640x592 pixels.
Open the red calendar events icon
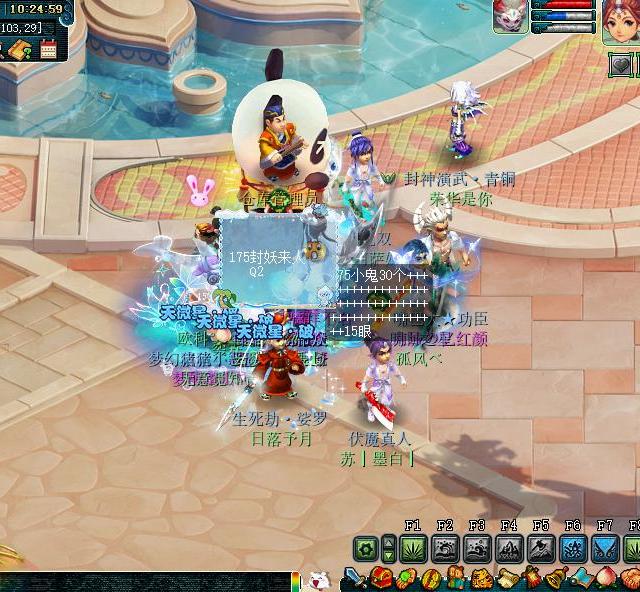pyautogui.click(x=48, y=47)
